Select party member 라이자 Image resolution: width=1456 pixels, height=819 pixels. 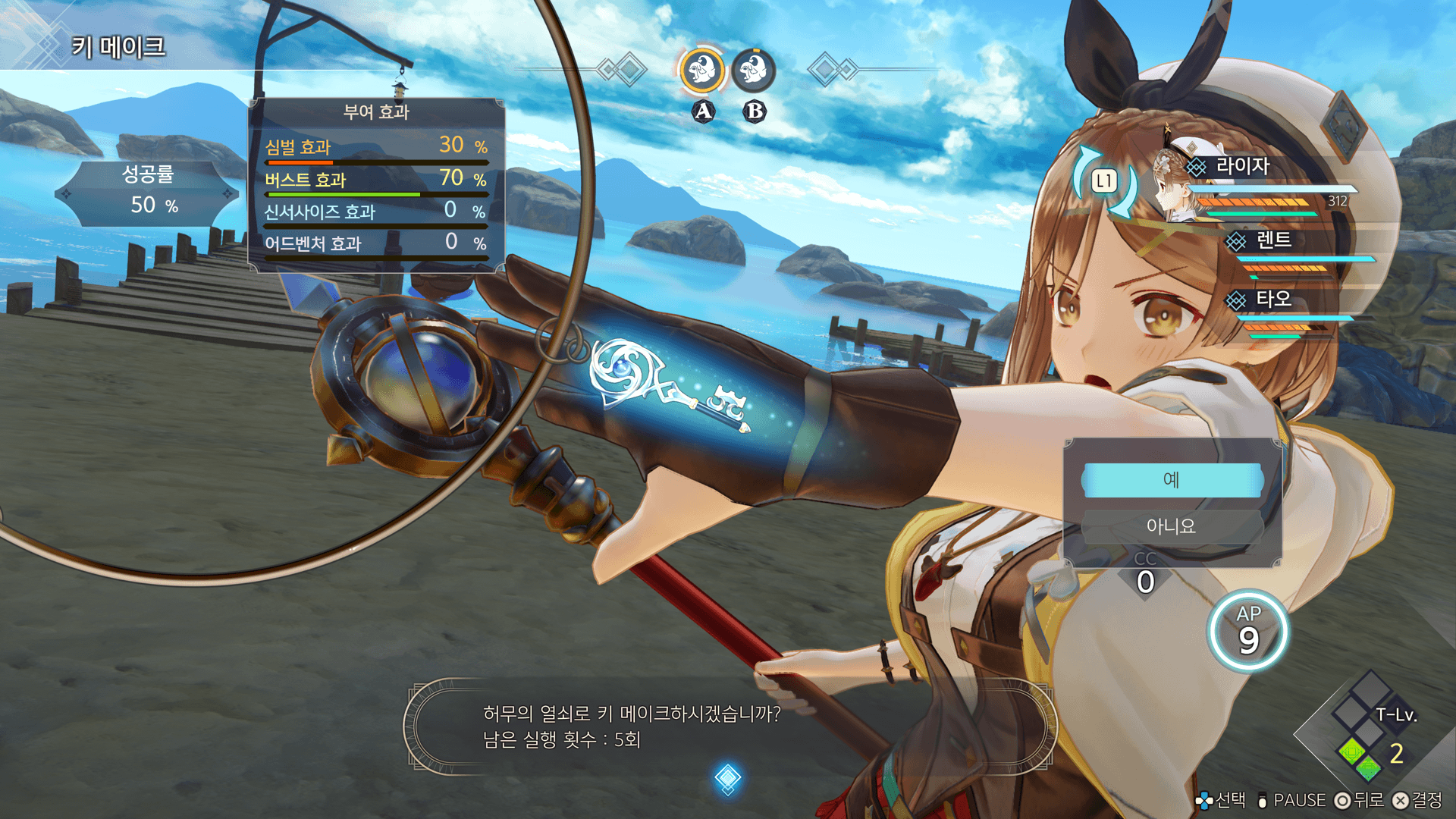(x=1242, y=167)
